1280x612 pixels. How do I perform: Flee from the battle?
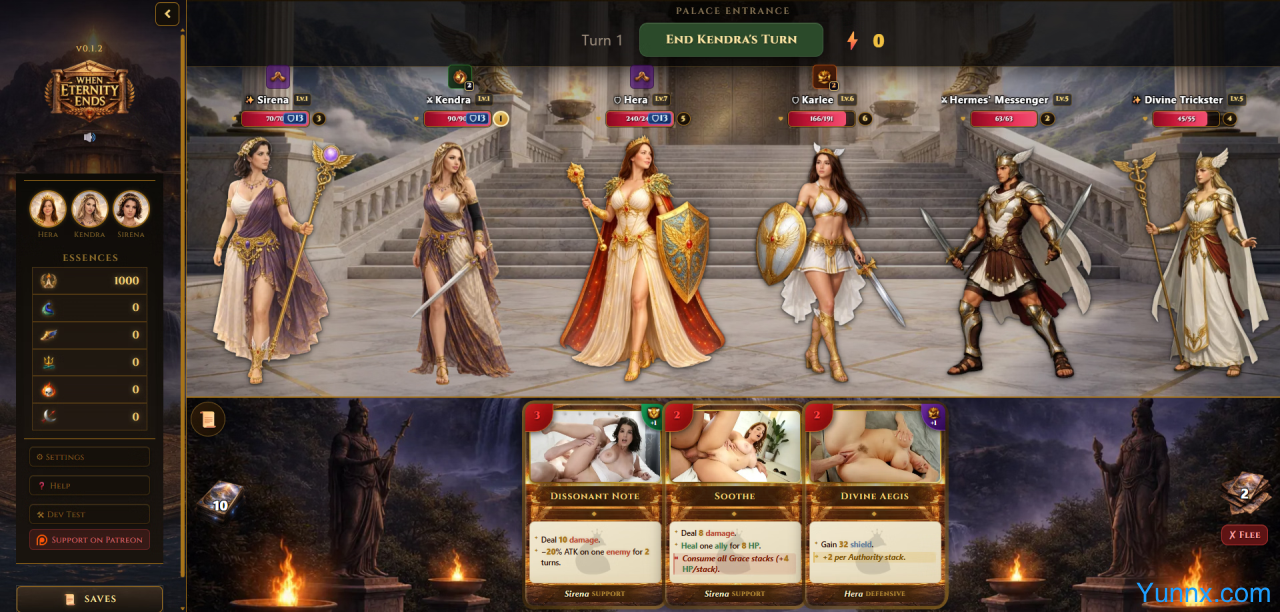1244,535
